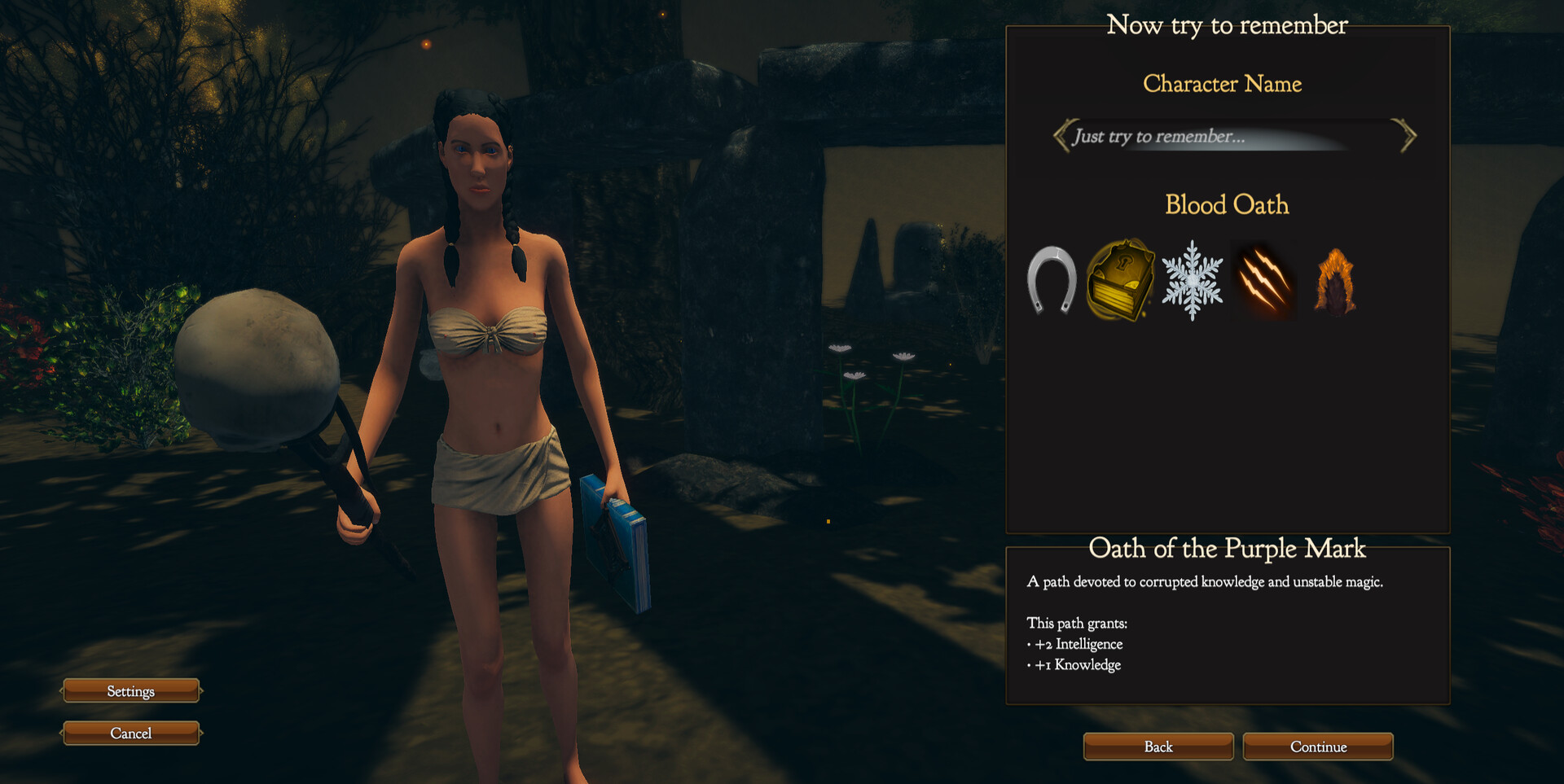Cancel character creation
This screenshot has width=1564, height=784.
pyautogui.click(x=130, y=734)
